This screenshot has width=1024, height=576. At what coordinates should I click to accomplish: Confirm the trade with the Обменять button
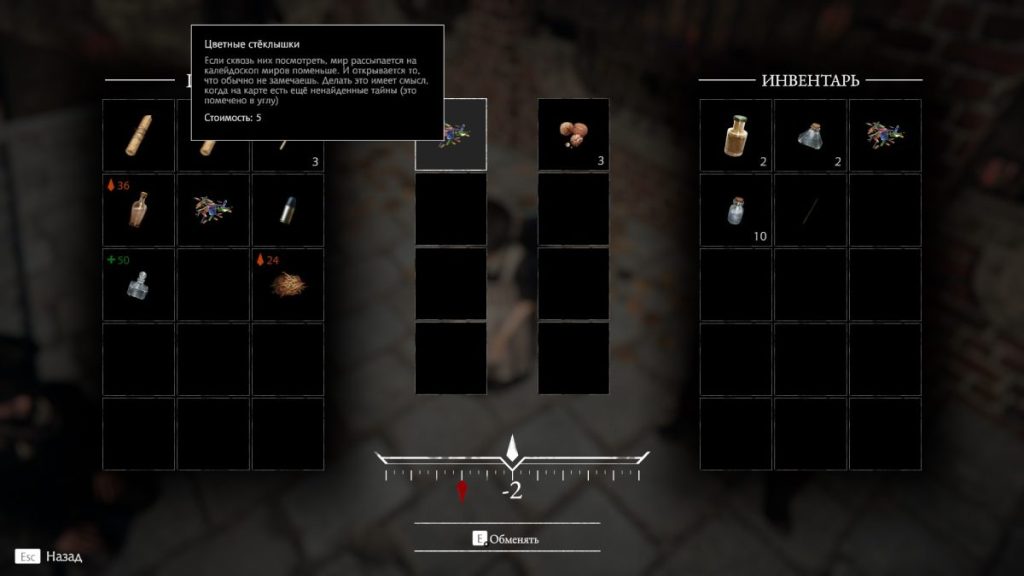[507, 539]
